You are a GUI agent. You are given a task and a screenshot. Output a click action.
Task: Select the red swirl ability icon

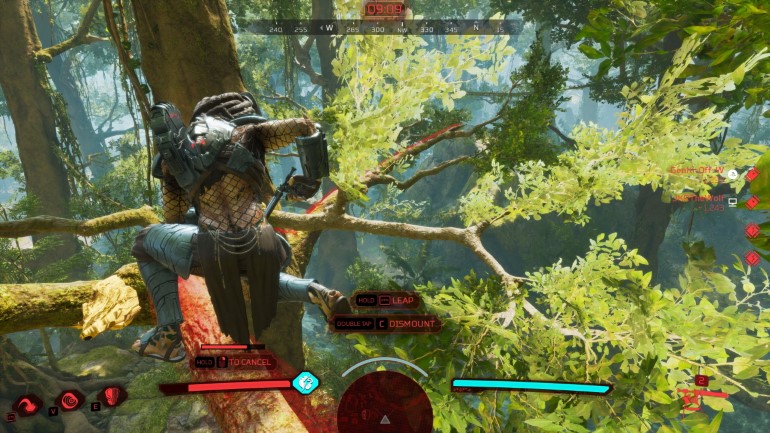(x=26, y=404)
